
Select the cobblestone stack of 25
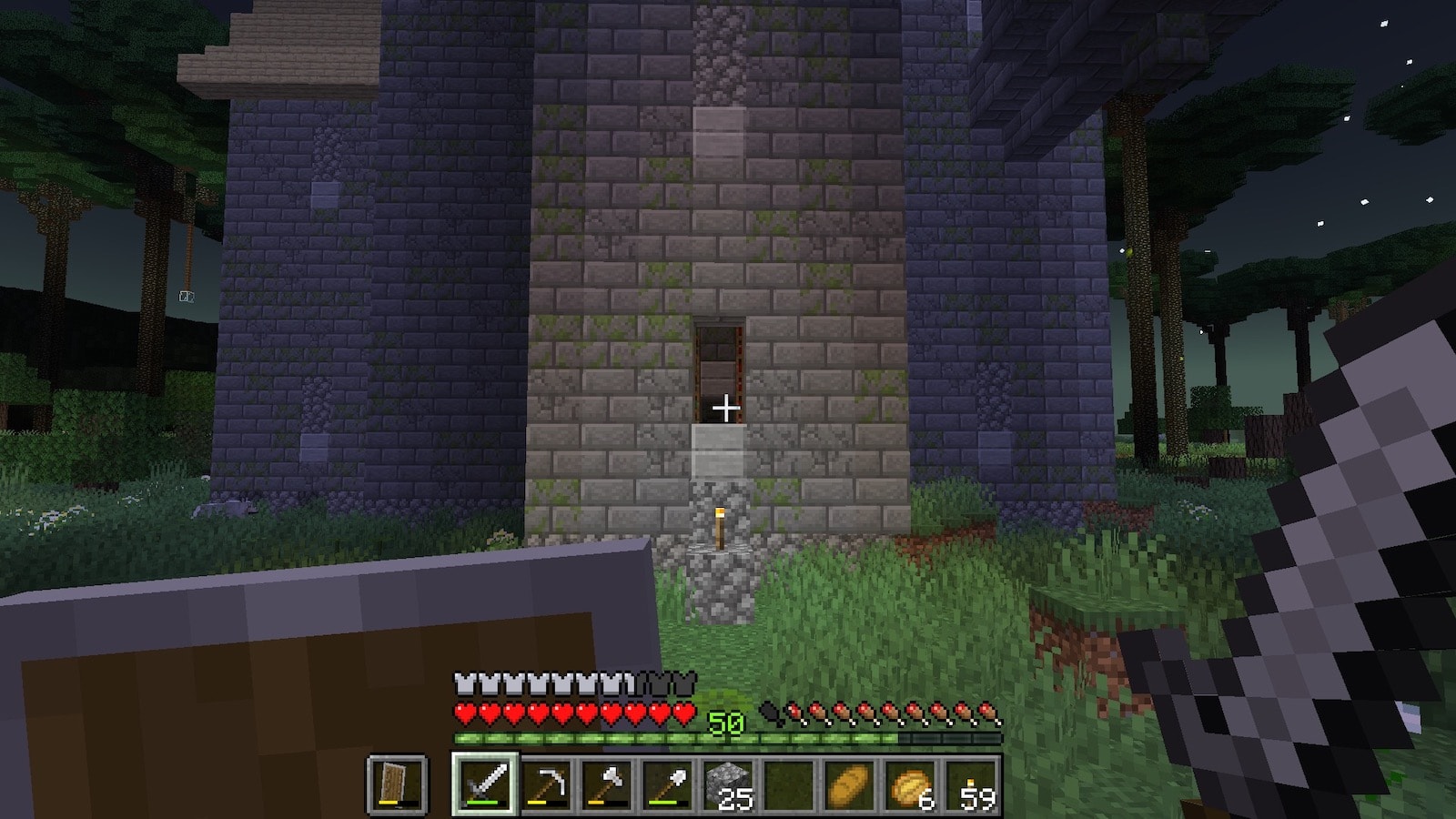tap(729, 784)
